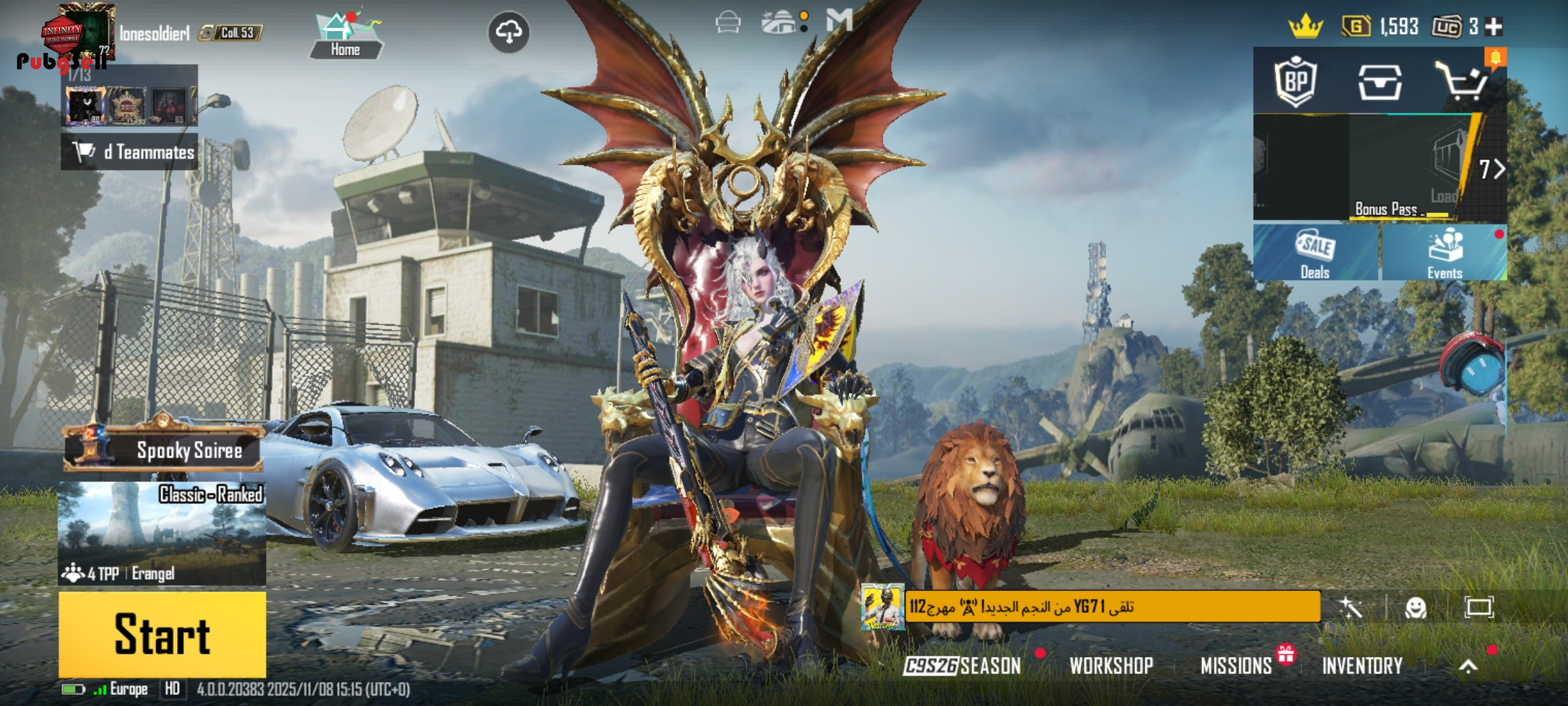Screen dimensions: 1568x706
Task: Open the crate box icon
Action: (x=1379, y=82)
